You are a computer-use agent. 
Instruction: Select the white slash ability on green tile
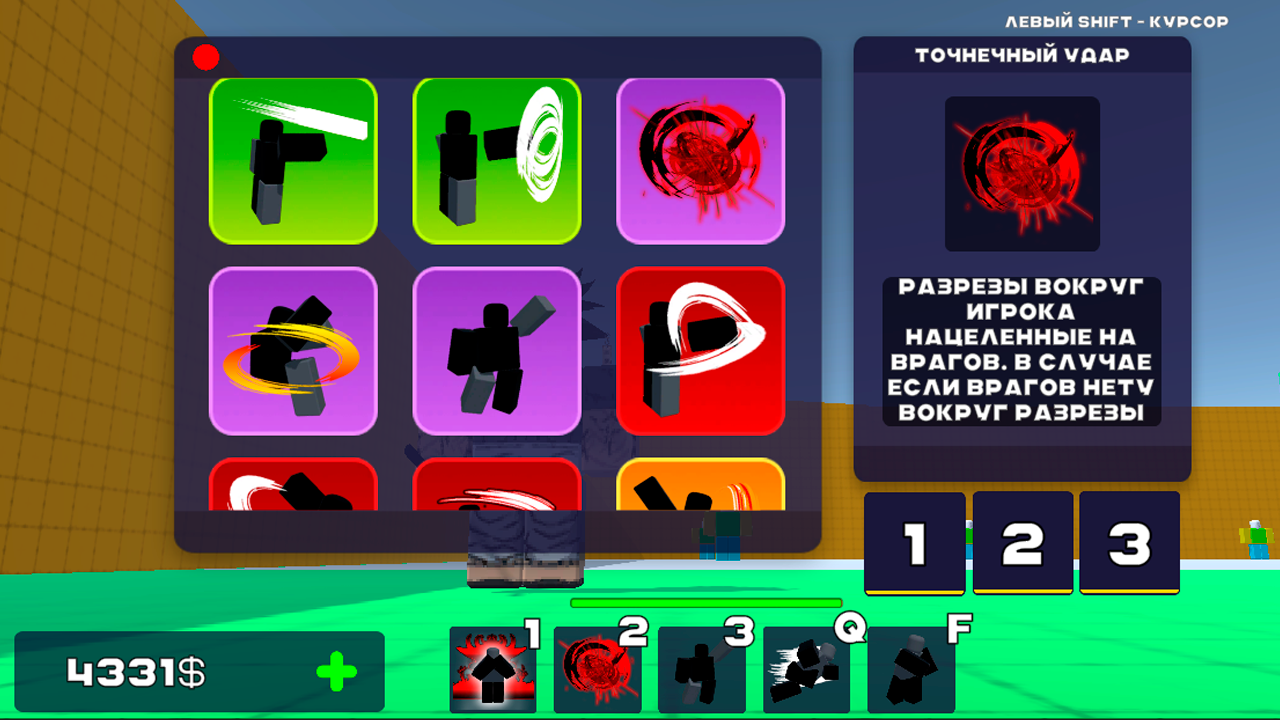(294, 161)
